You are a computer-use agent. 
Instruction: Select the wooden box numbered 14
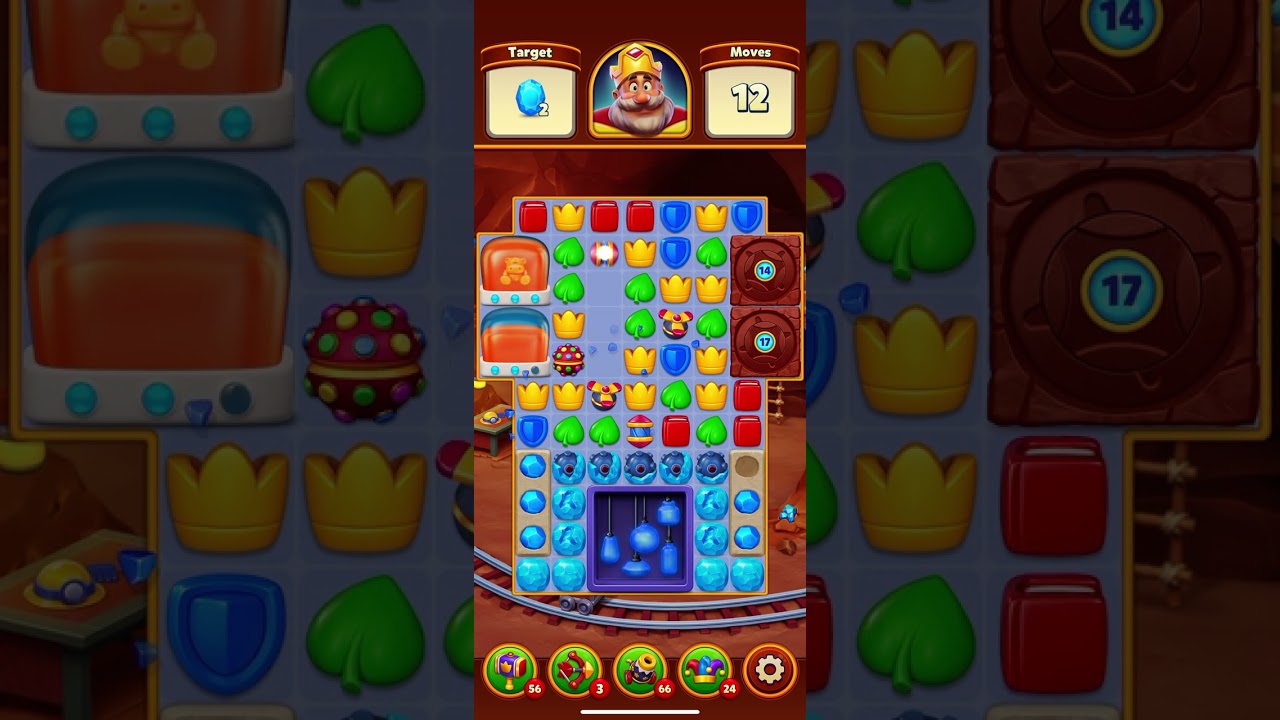(x=763, y=269)
